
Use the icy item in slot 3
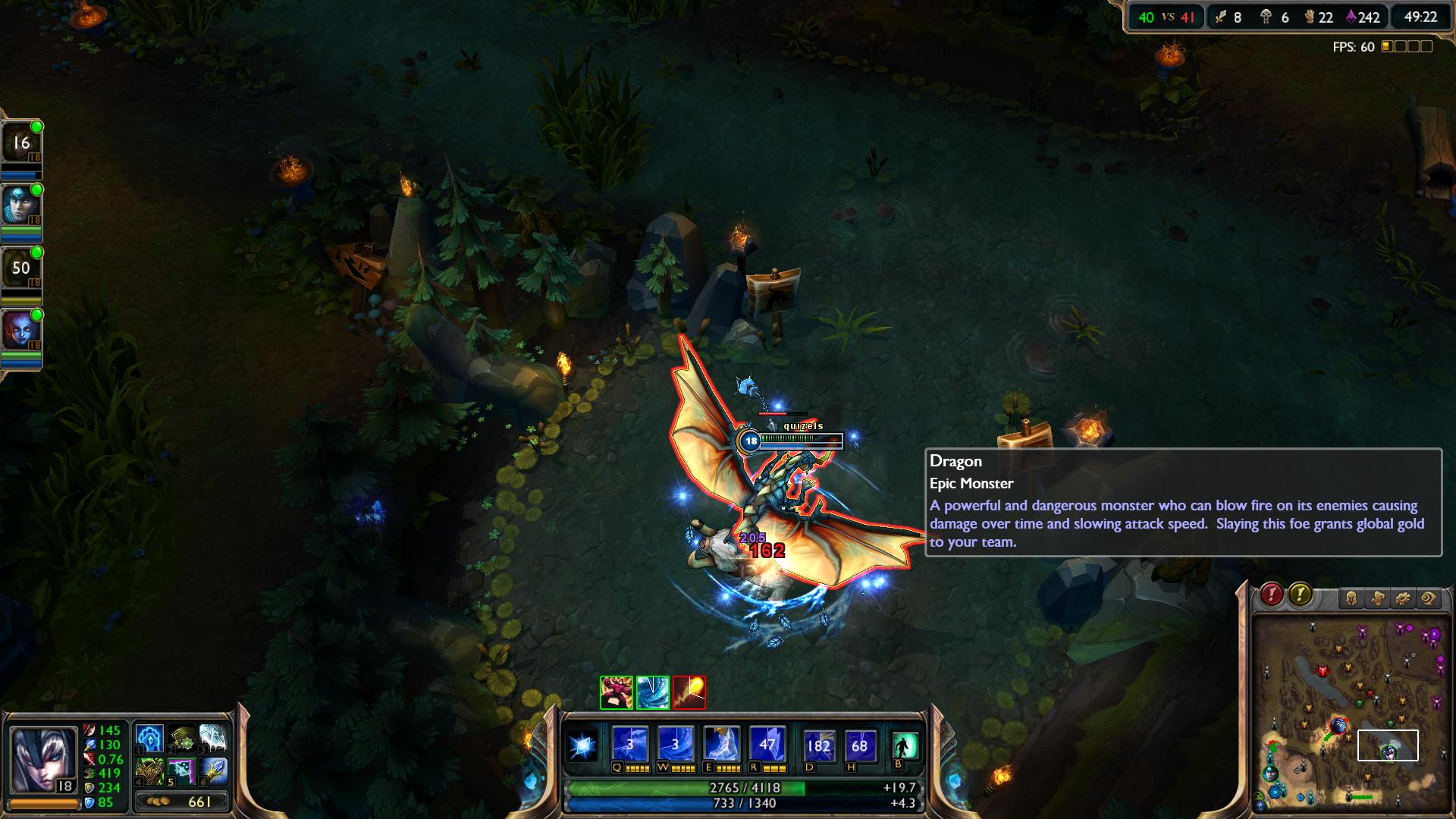[x=213, y=738]
